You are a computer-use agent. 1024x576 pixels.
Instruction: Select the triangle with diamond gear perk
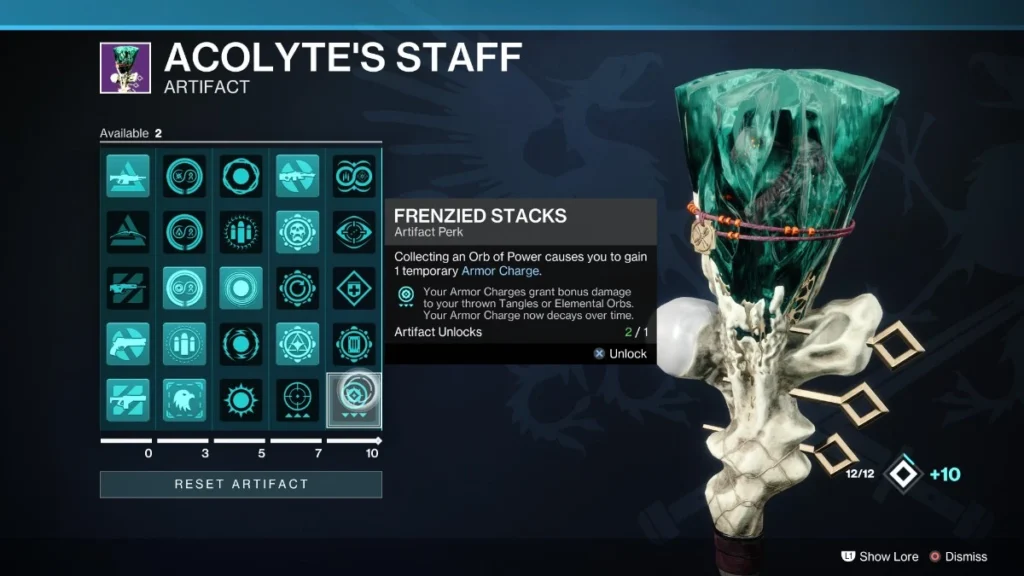(x=297, y=344)
